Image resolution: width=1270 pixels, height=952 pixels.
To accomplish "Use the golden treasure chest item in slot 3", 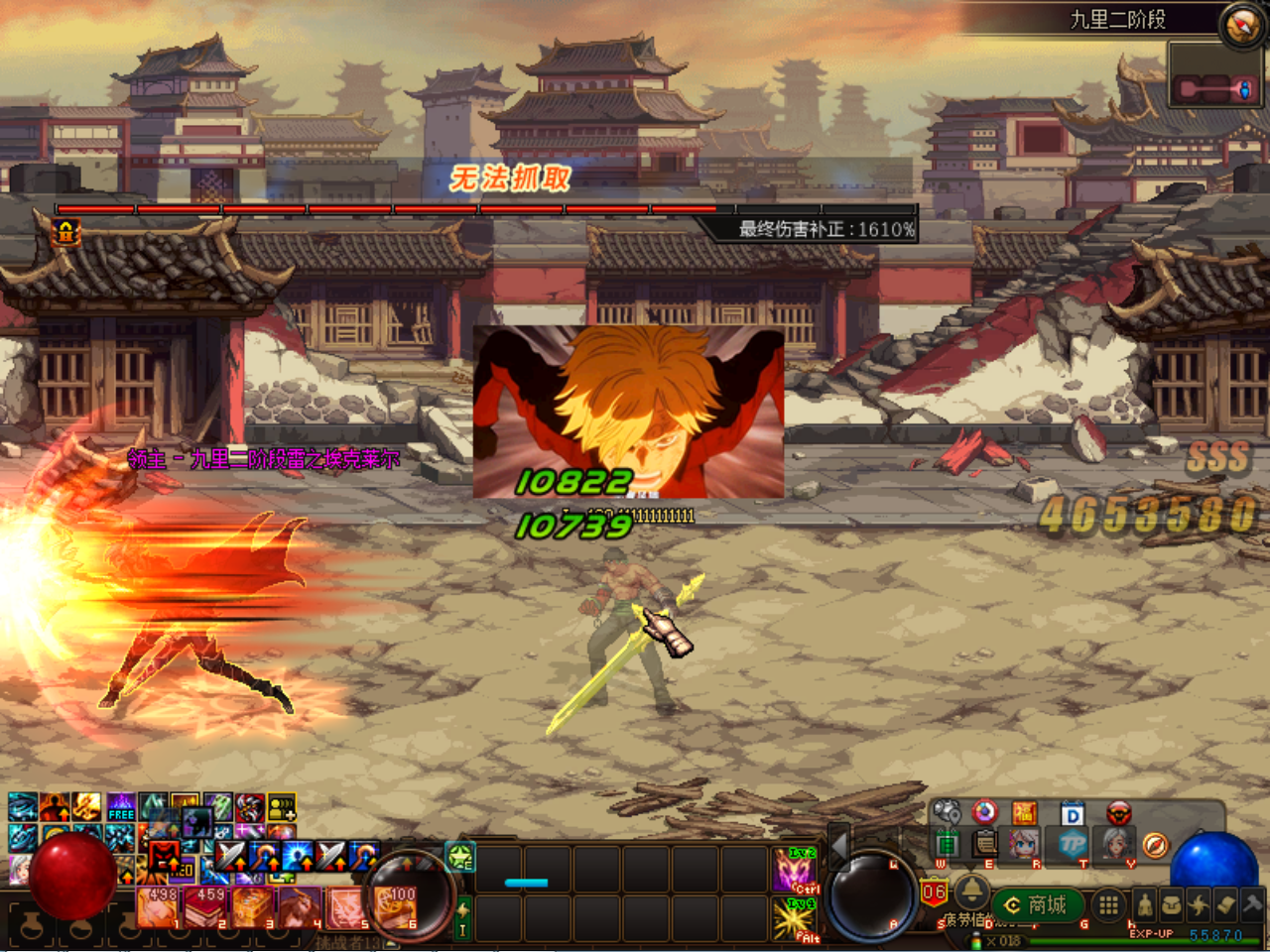I will click(253, 907).
